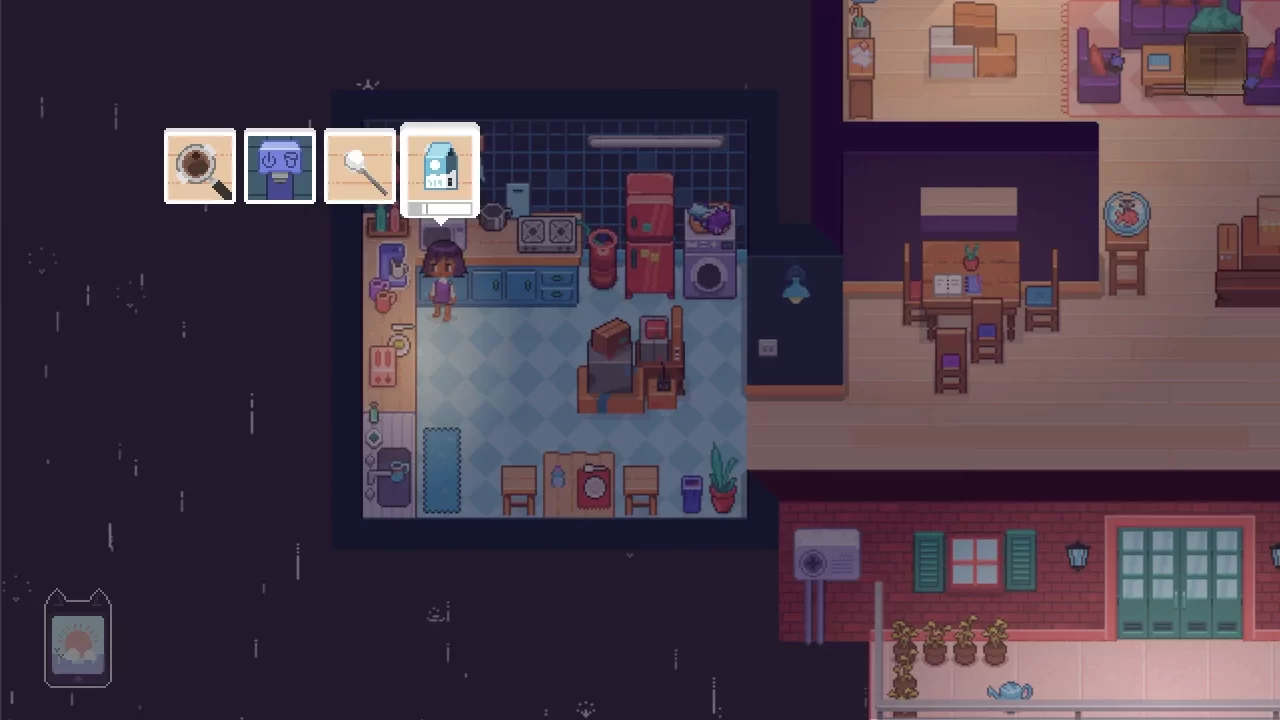Select the coffee magnifier inspection tool
Screen dimensions: 1280x720
tap(199, 166)
